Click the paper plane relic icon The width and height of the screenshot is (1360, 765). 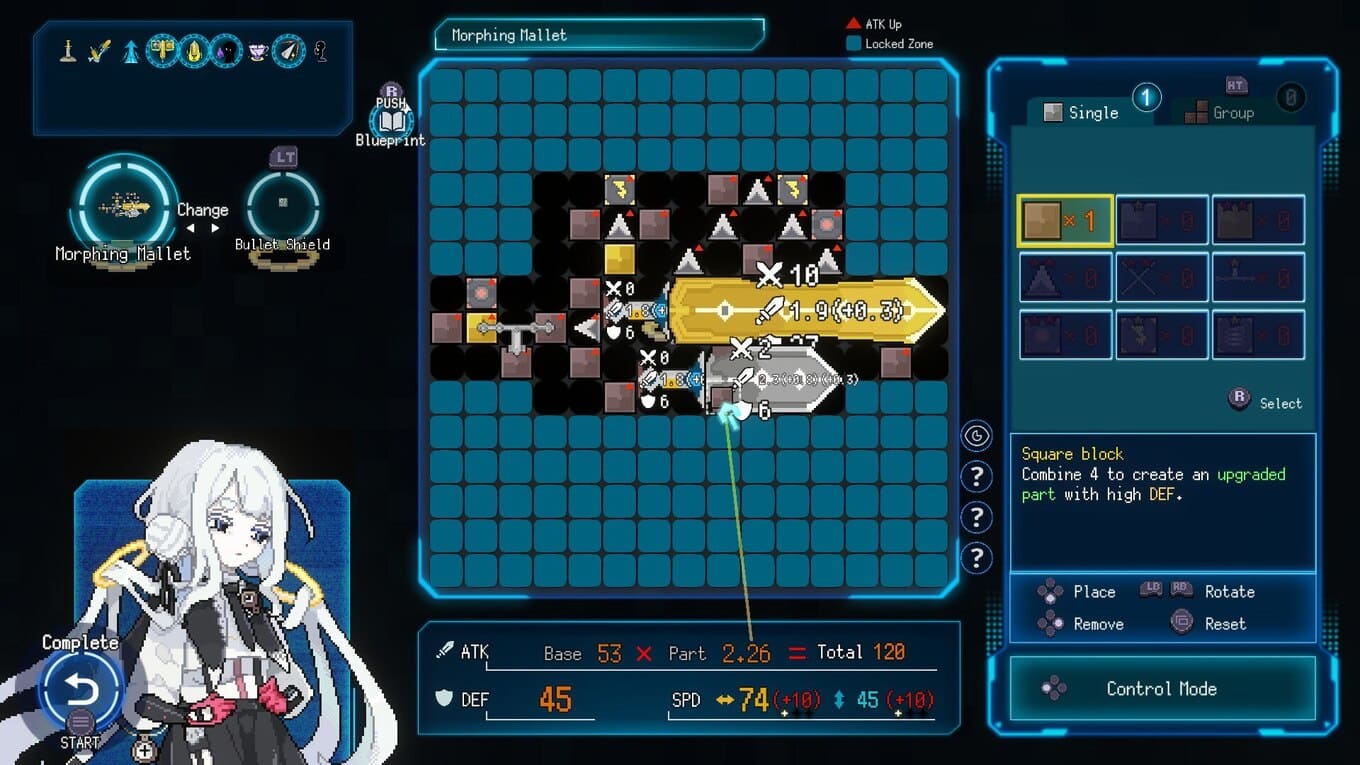pyautogui.click(x=289, y=50)
